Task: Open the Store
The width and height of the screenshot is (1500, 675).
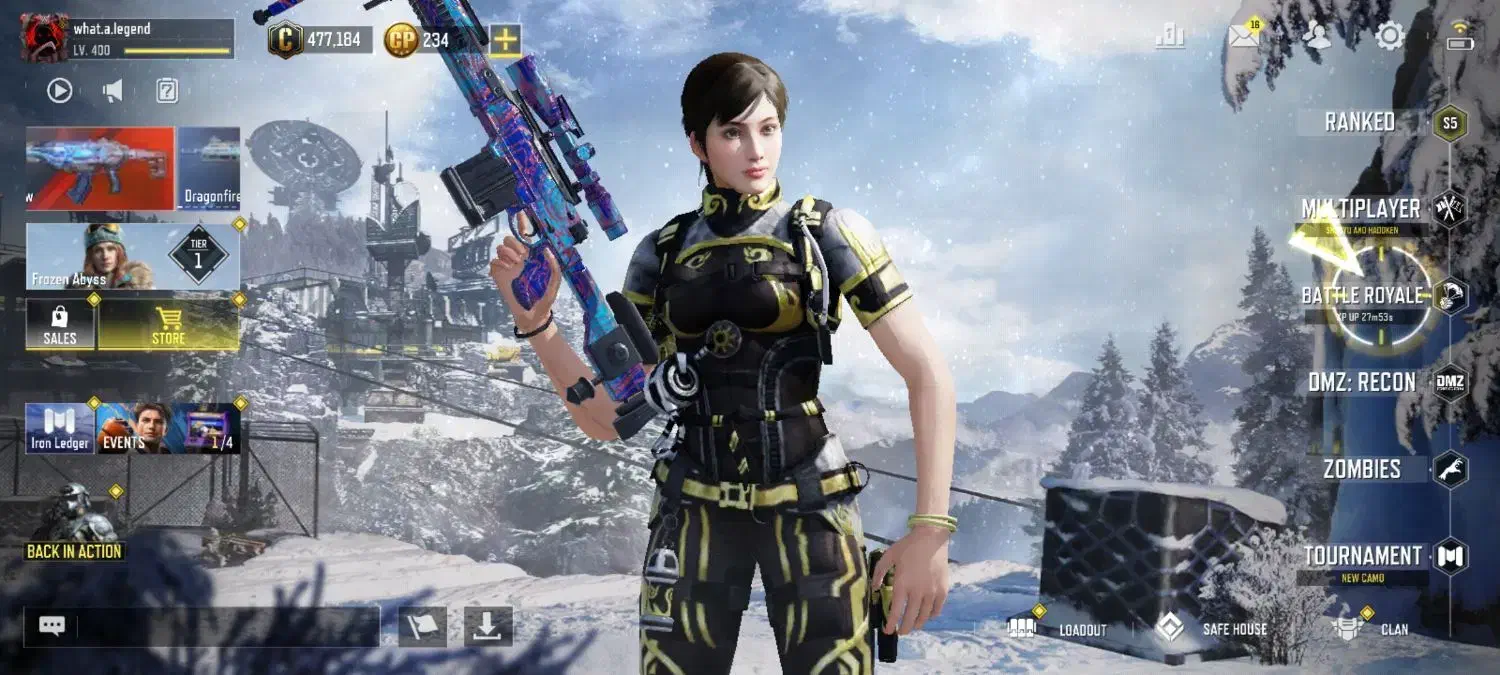Action: [x=168, y=326]
